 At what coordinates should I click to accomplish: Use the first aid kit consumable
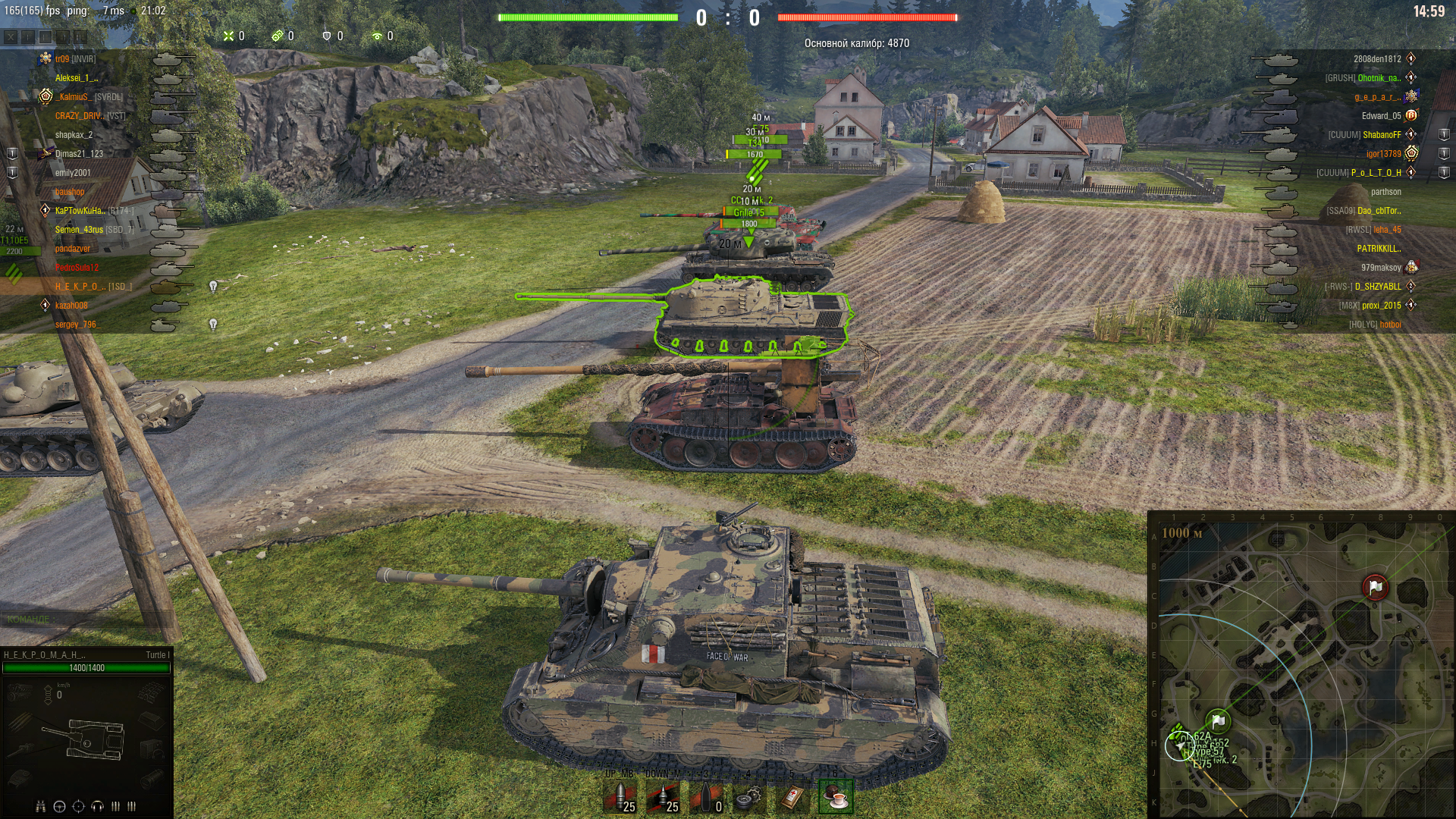click(792, 796)
